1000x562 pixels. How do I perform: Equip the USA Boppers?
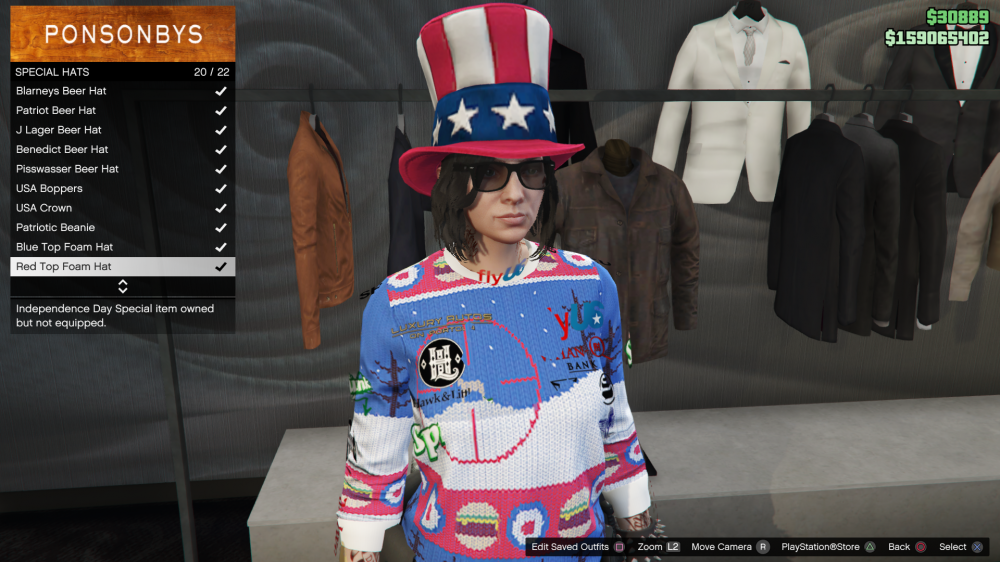point(49,189)
